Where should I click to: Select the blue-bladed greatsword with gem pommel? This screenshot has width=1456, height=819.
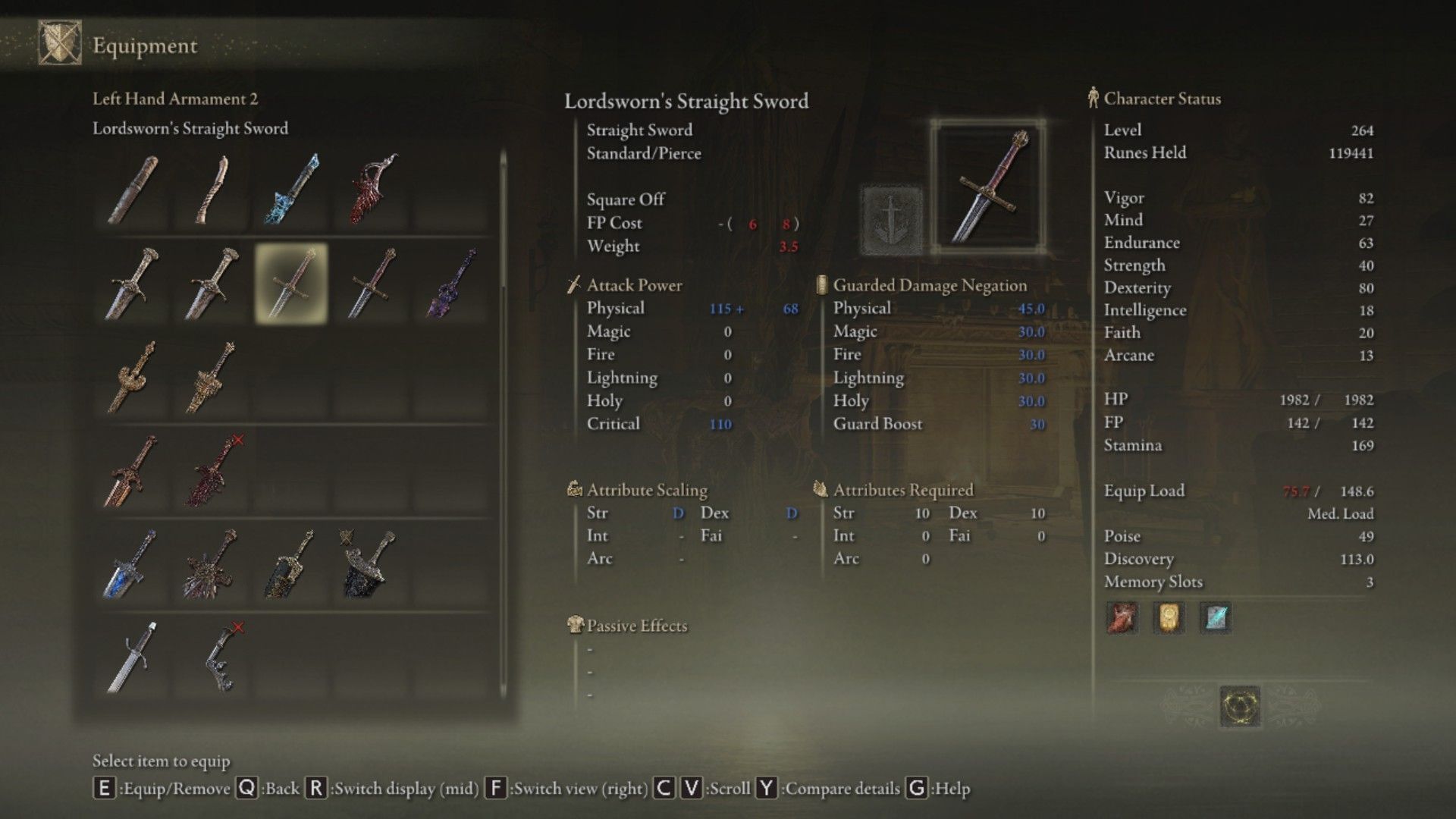(x=132, y=563)
